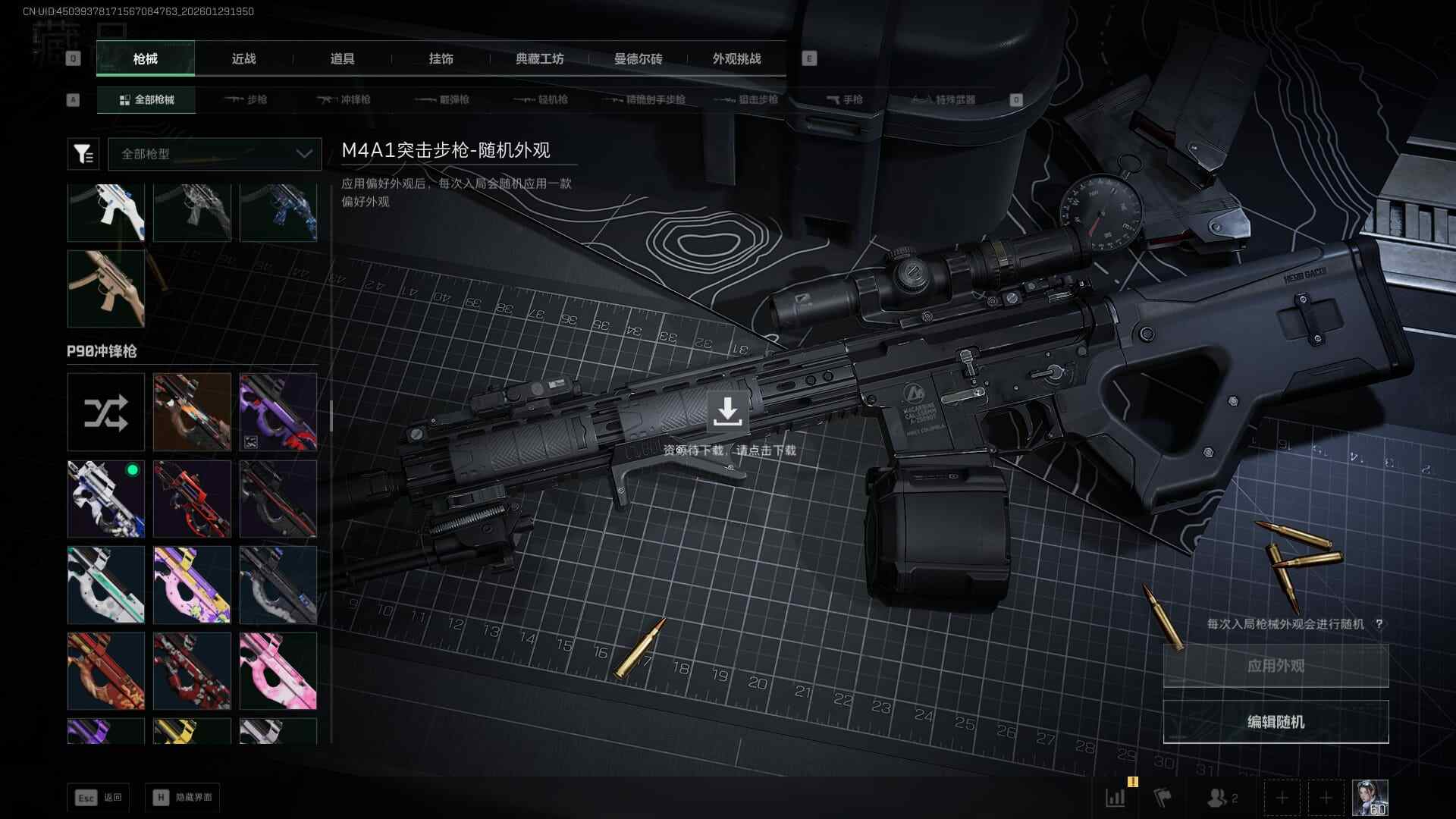Screen dimensions: 1456x819
Task: Filter weapons by 步枪 rifles
Action: pyautogui.click(x=246, y=100)
